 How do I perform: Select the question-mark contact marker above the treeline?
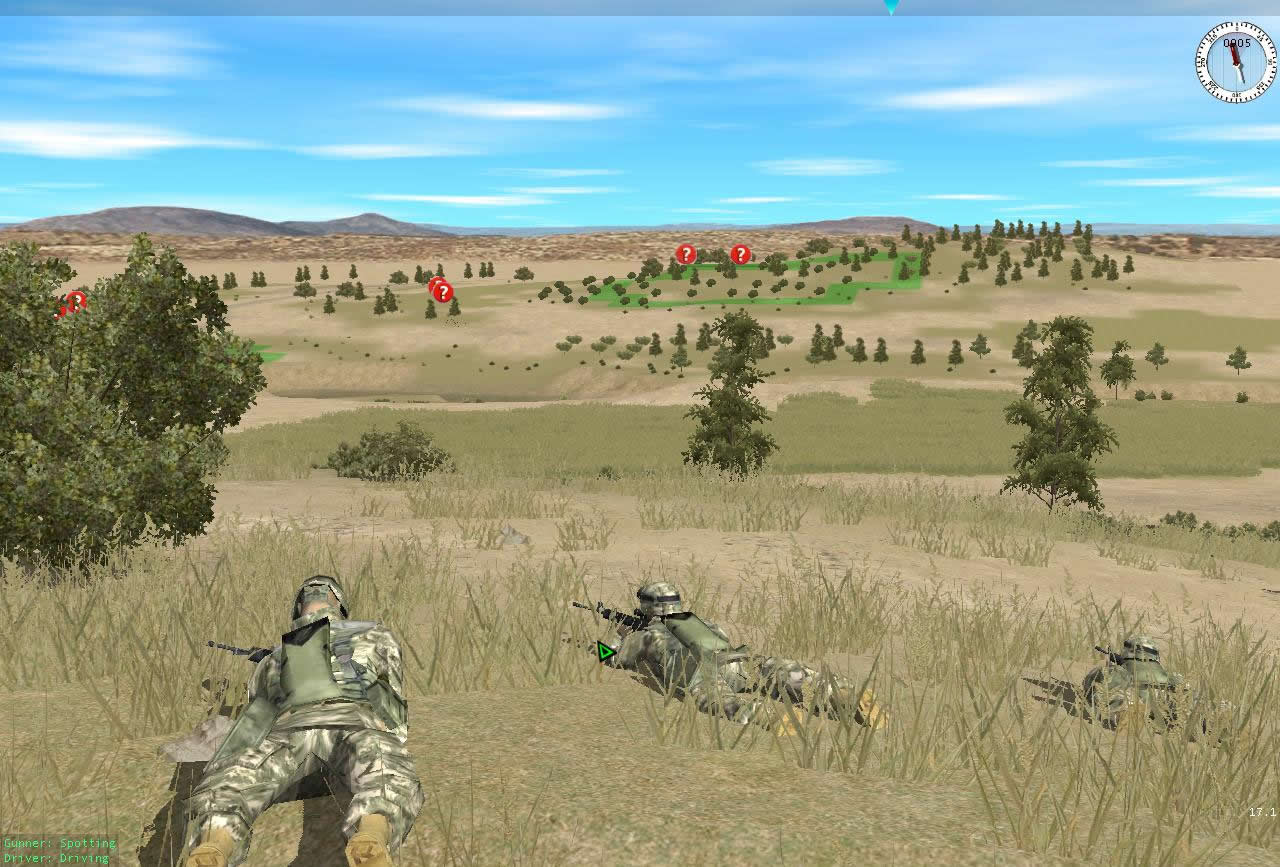tap(440, 291)
